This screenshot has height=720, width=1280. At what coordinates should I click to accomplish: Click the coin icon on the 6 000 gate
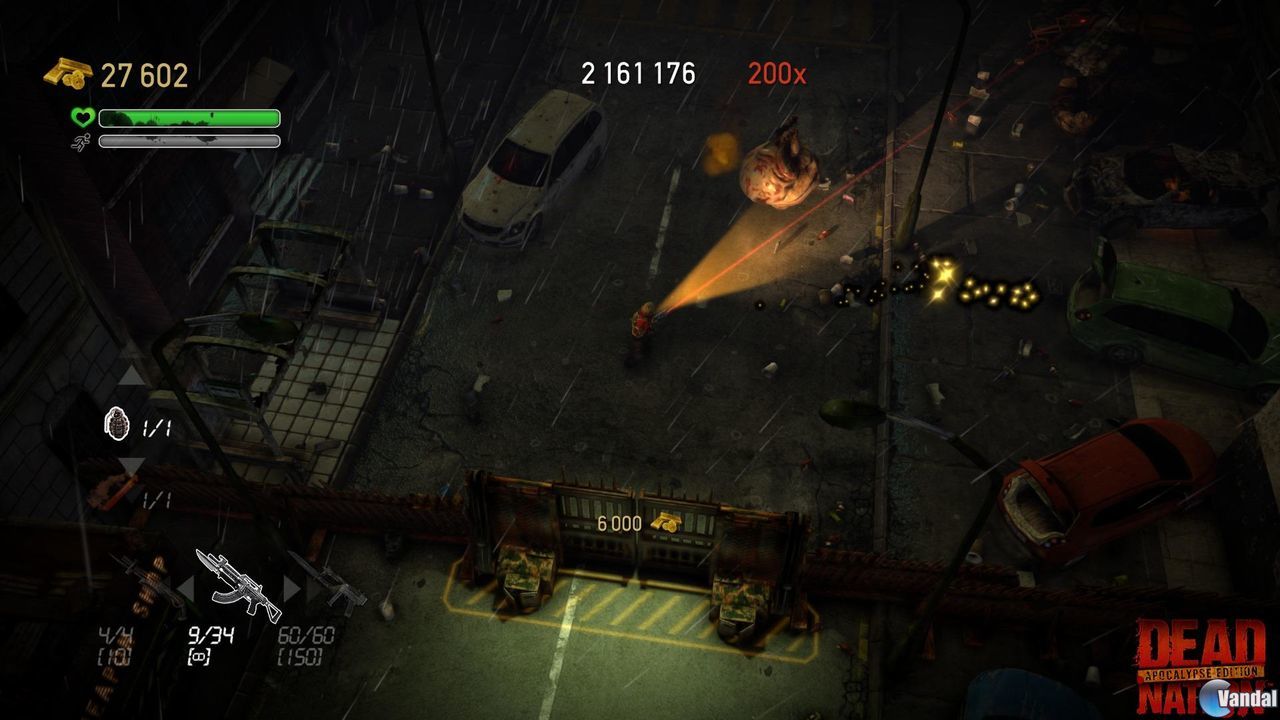pyautogui.click(x=668, y=521)
